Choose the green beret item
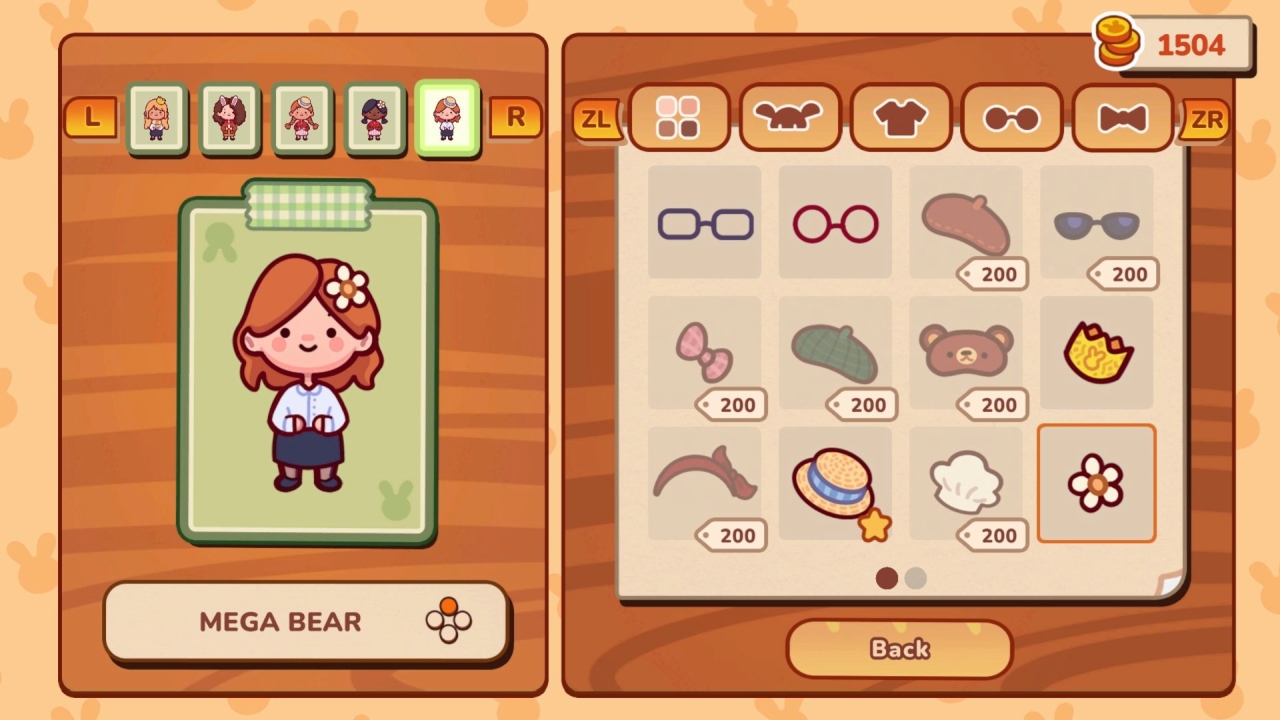1280x720 pixels. click(835, 352)
